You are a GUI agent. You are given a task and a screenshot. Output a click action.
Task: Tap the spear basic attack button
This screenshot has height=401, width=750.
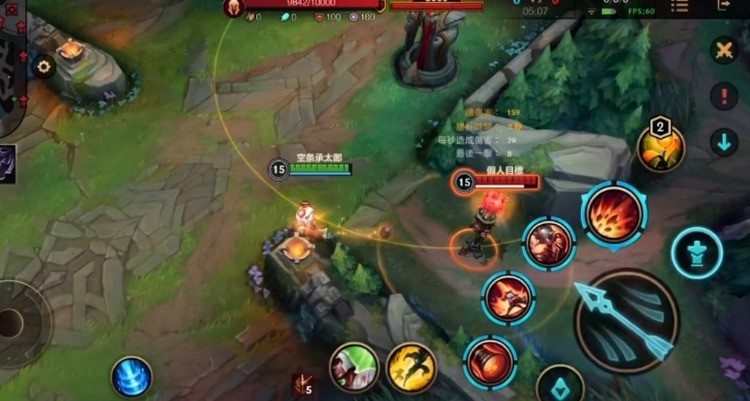627,321
